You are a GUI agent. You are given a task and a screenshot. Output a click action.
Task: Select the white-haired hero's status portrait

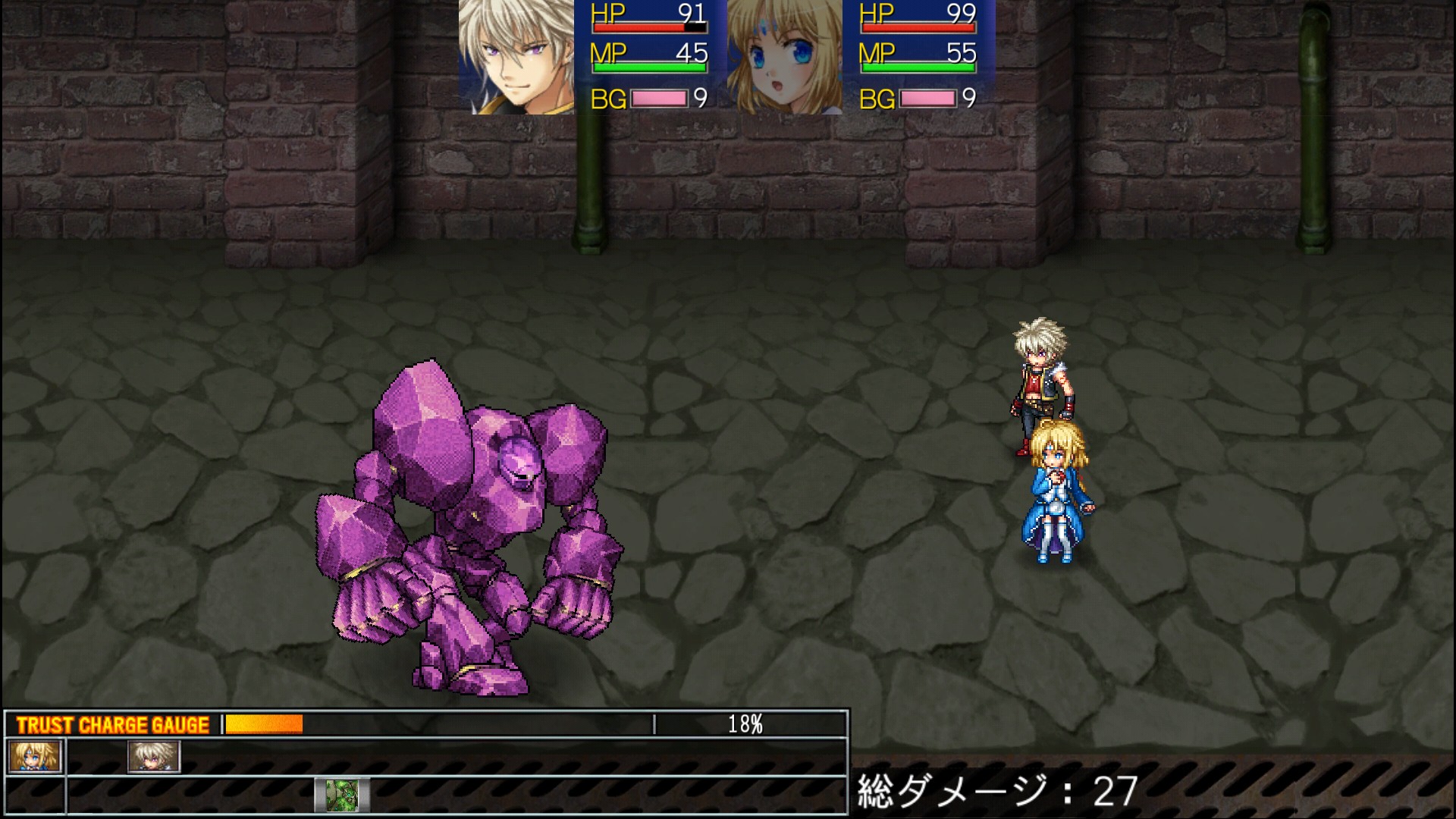516,57
